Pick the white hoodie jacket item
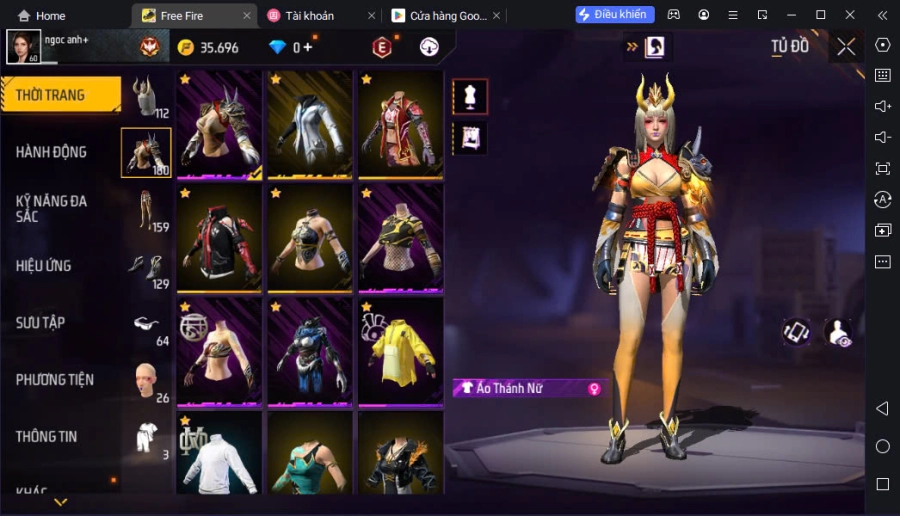The height and width of the screenshot is (516, 900). [310, 124]
